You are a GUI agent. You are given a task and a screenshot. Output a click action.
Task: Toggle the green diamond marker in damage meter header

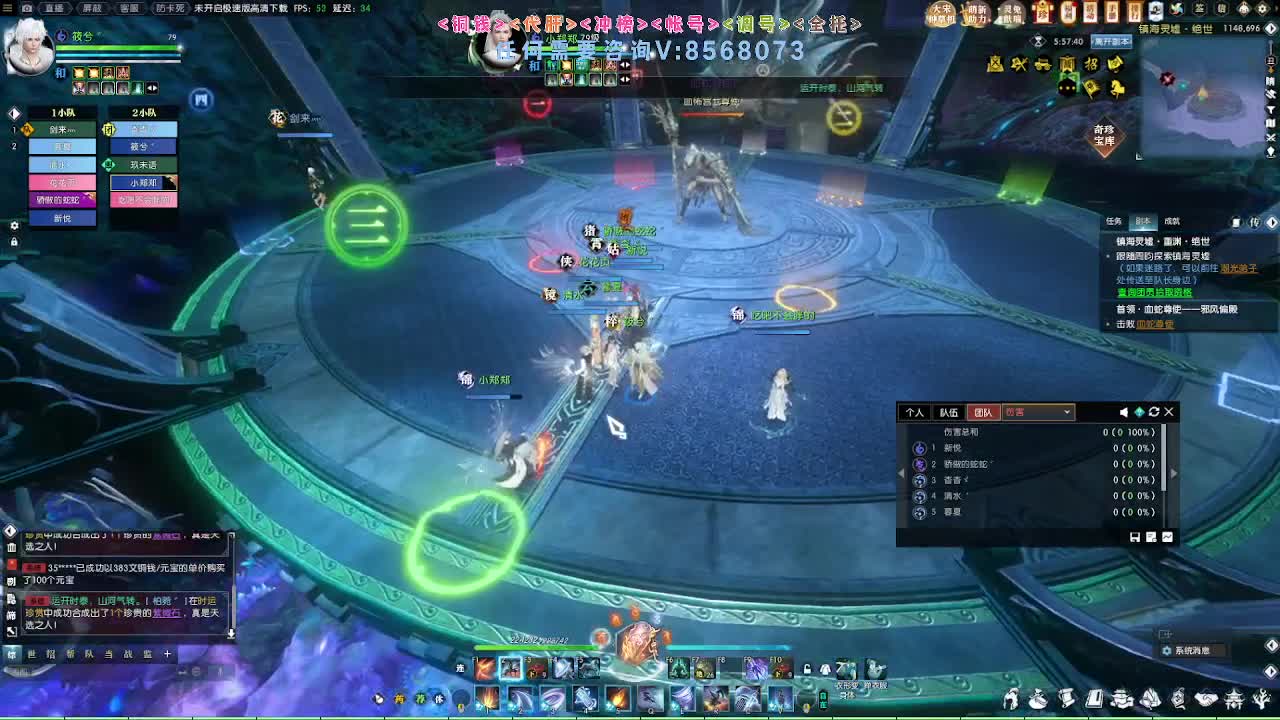tap(1140, 412)
